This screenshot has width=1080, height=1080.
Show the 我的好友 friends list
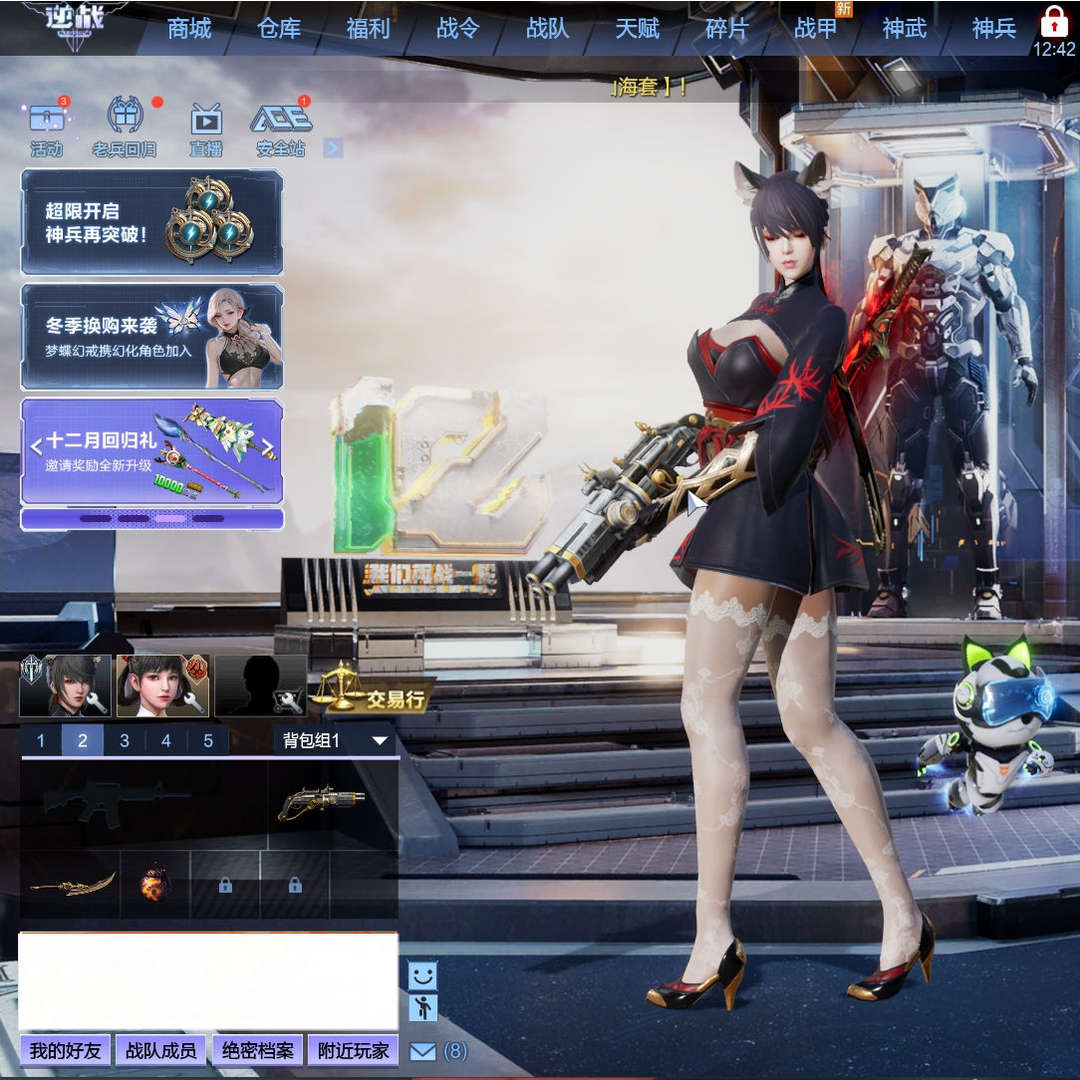[65, 1051]
